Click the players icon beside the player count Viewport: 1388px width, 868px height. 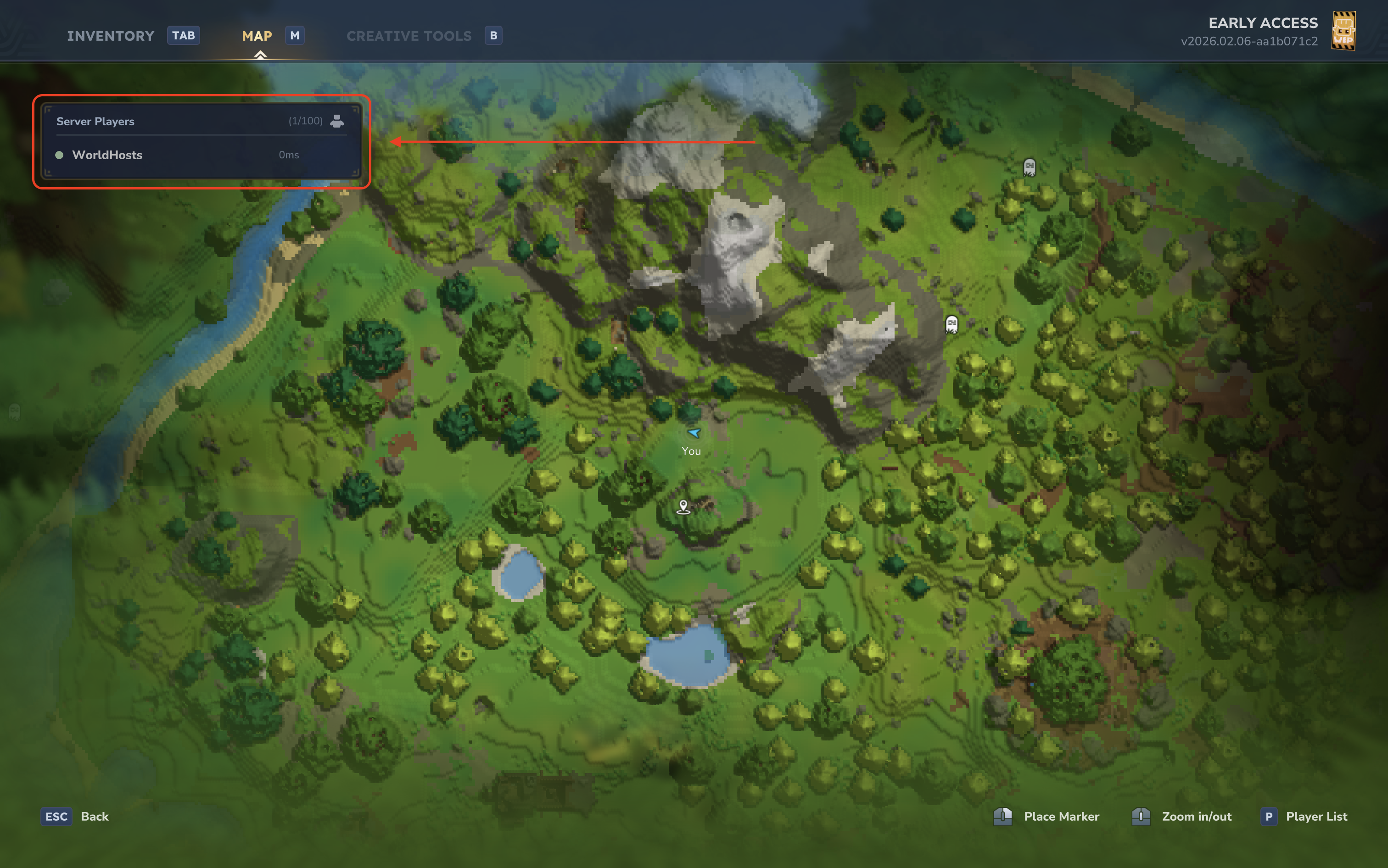(338, 121)
